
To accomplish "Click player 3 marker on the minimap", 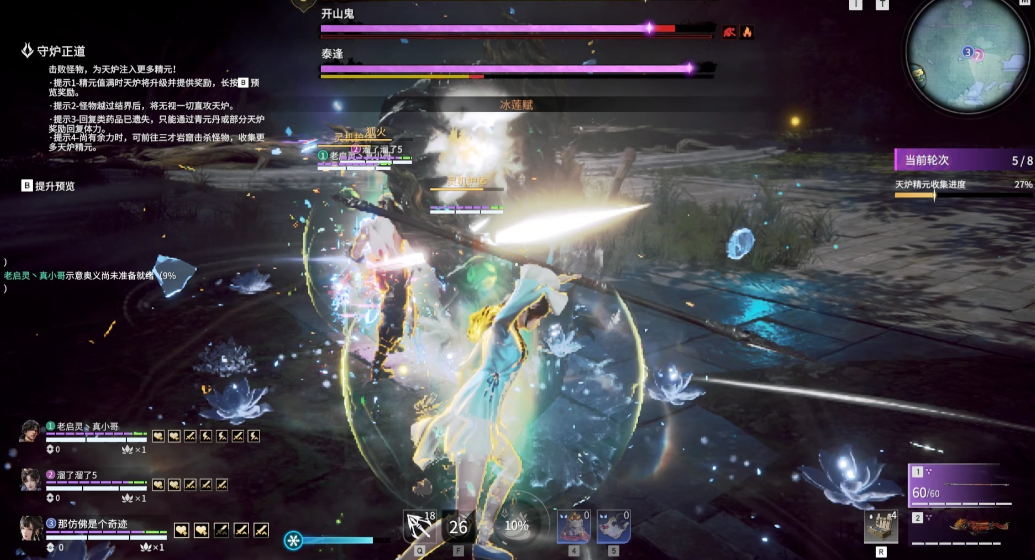I will [966, 51].
